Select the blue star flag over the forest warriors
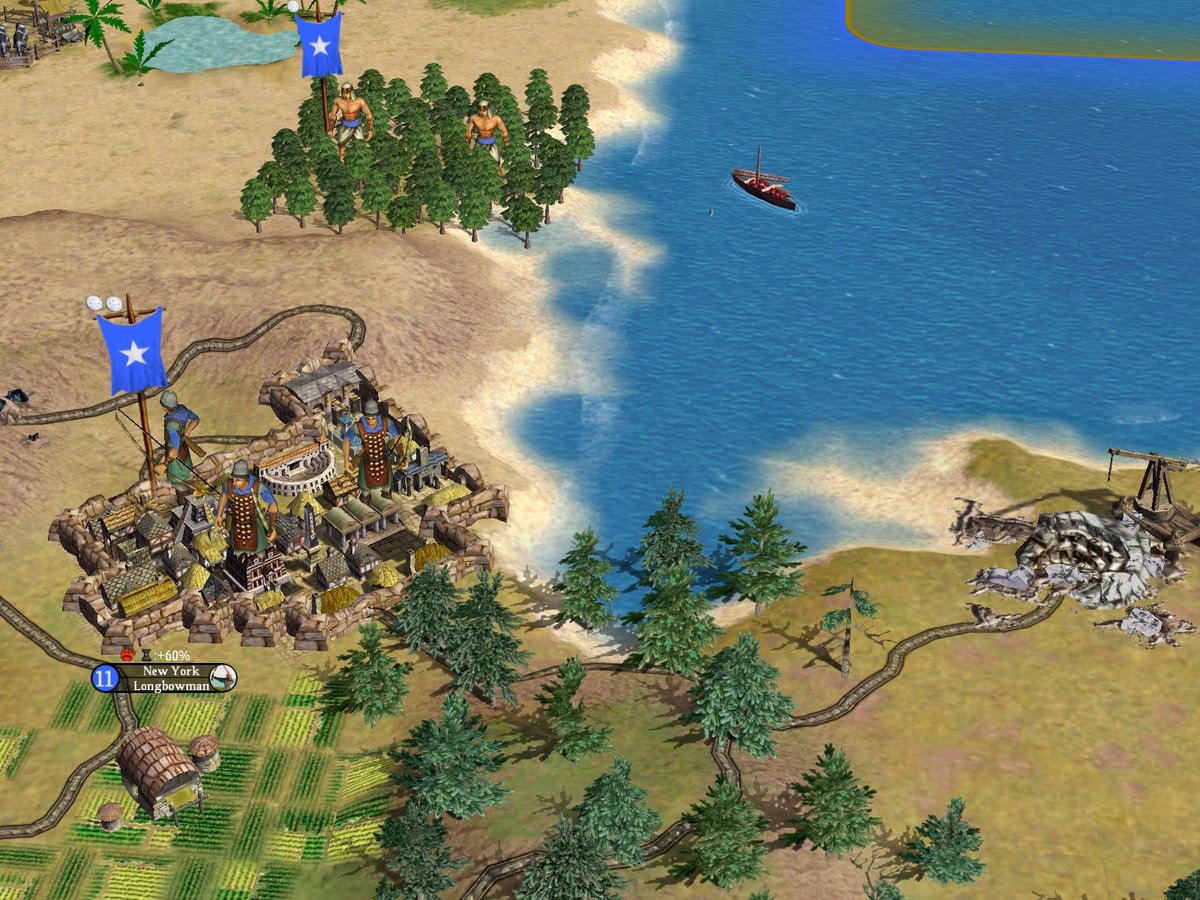 point(320,45)
